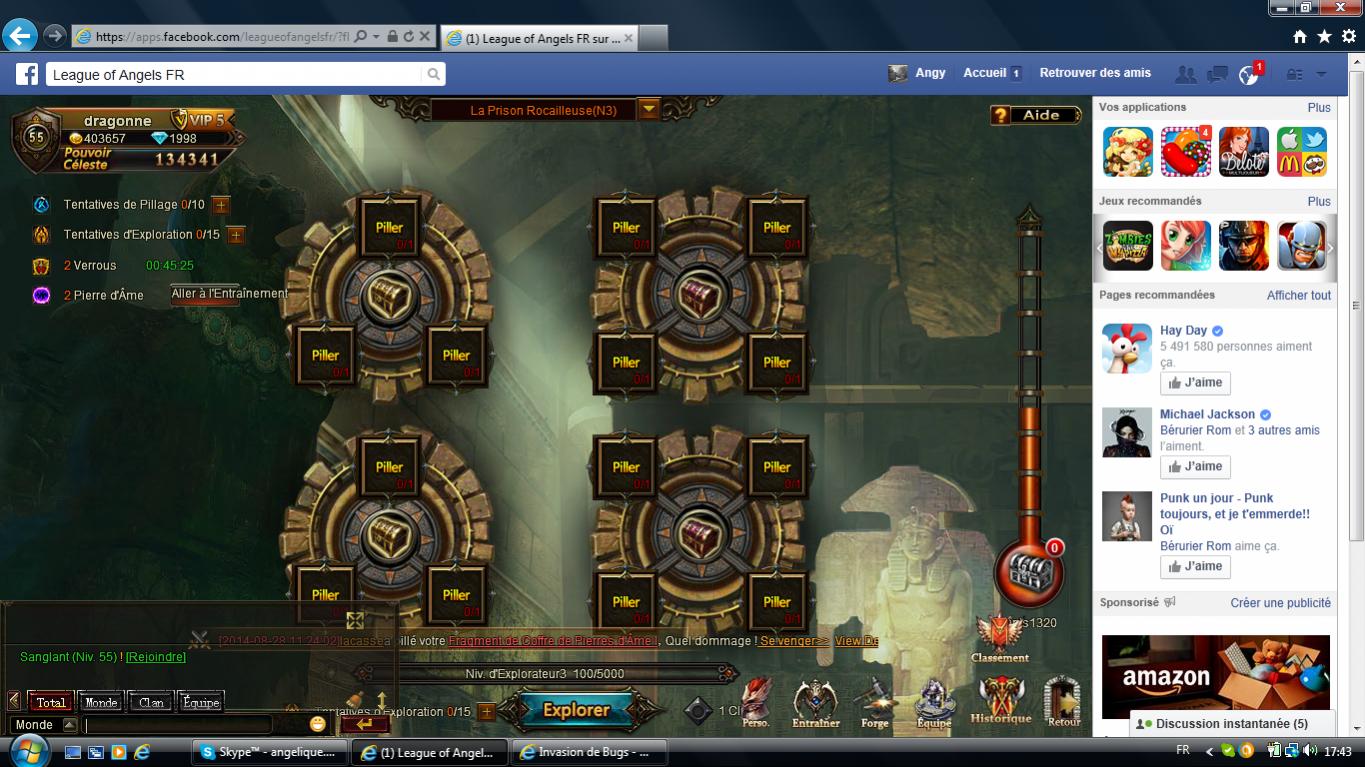
Task: Open the Perso. character menu
Action: click(756, 701)
